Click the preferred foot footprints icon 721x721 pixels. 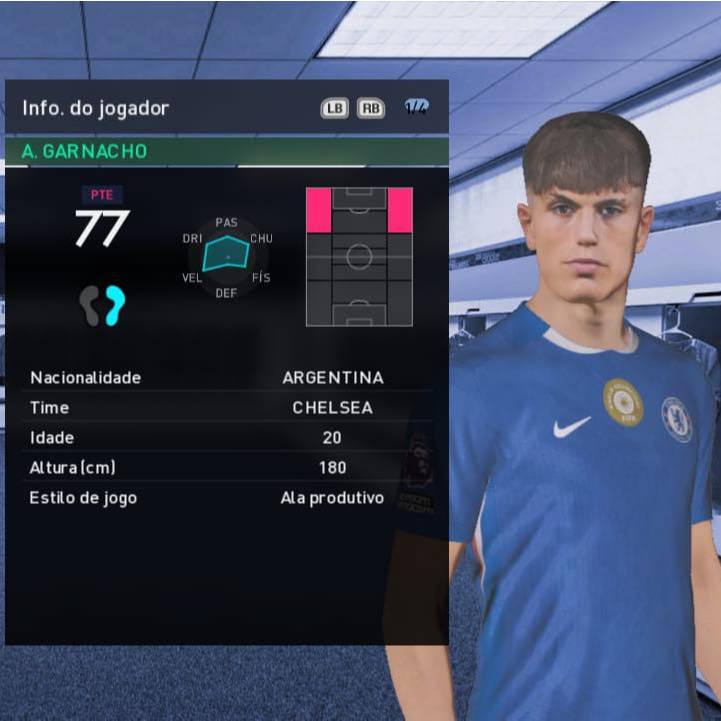click(103, 305)
